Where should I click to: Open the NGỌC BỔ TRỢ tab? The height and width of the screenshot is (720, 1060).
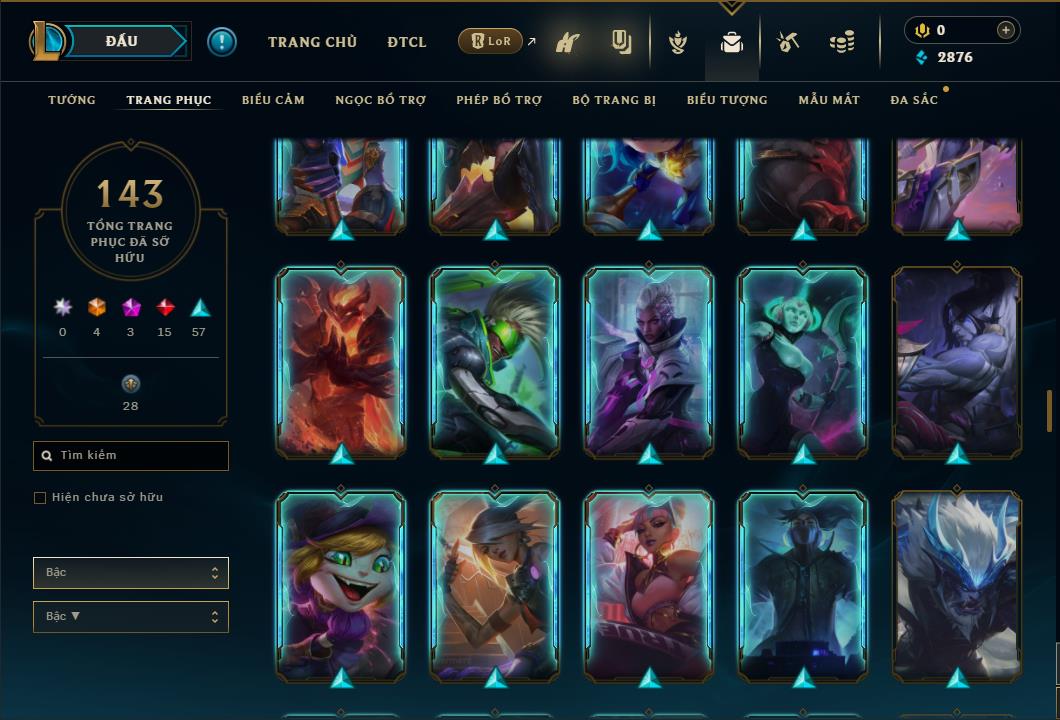[x=380, y=100]
